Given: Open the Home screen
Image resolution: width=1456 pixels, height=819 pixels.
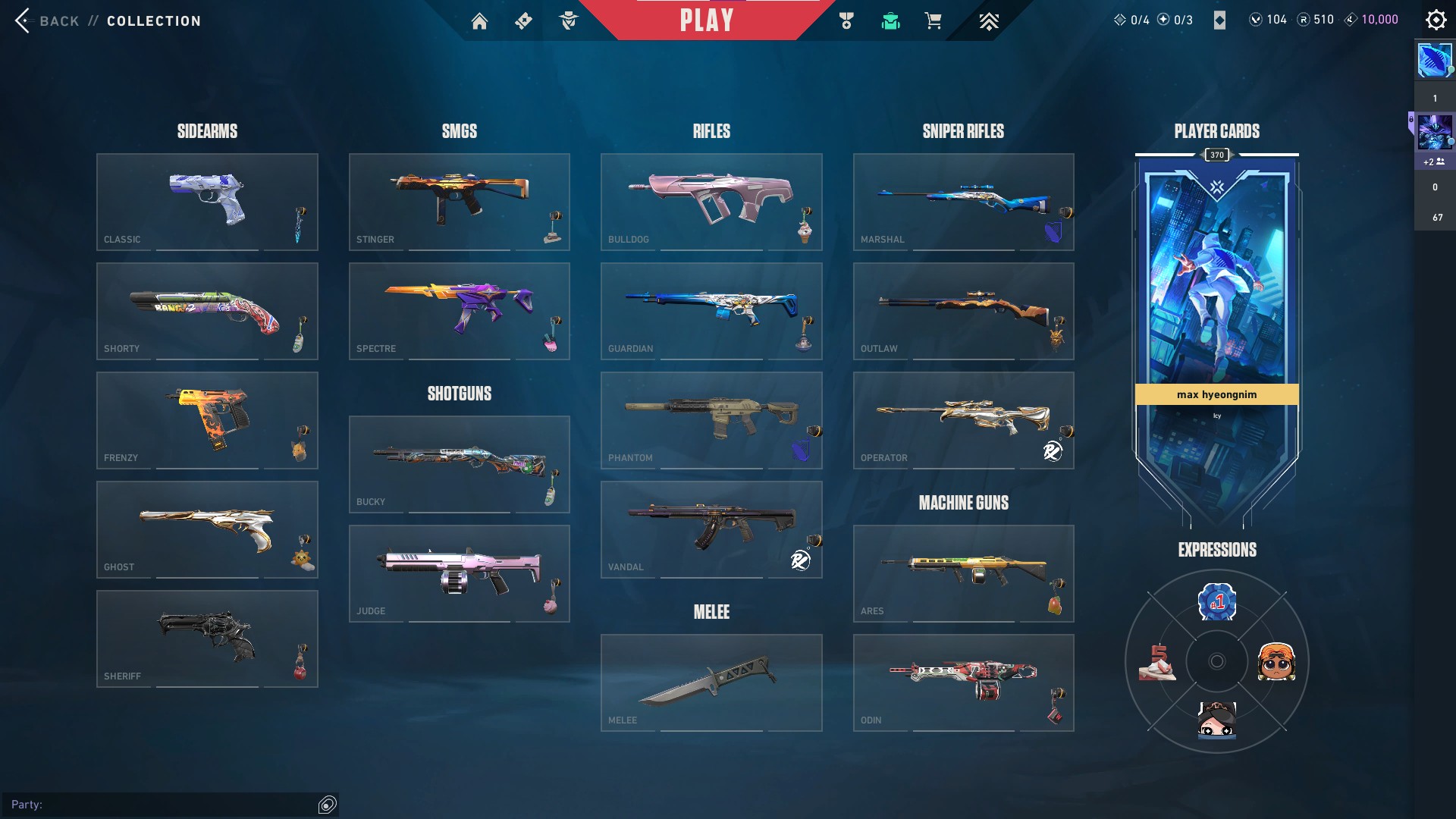Looking at the screenshot, I should coord(480,20).
